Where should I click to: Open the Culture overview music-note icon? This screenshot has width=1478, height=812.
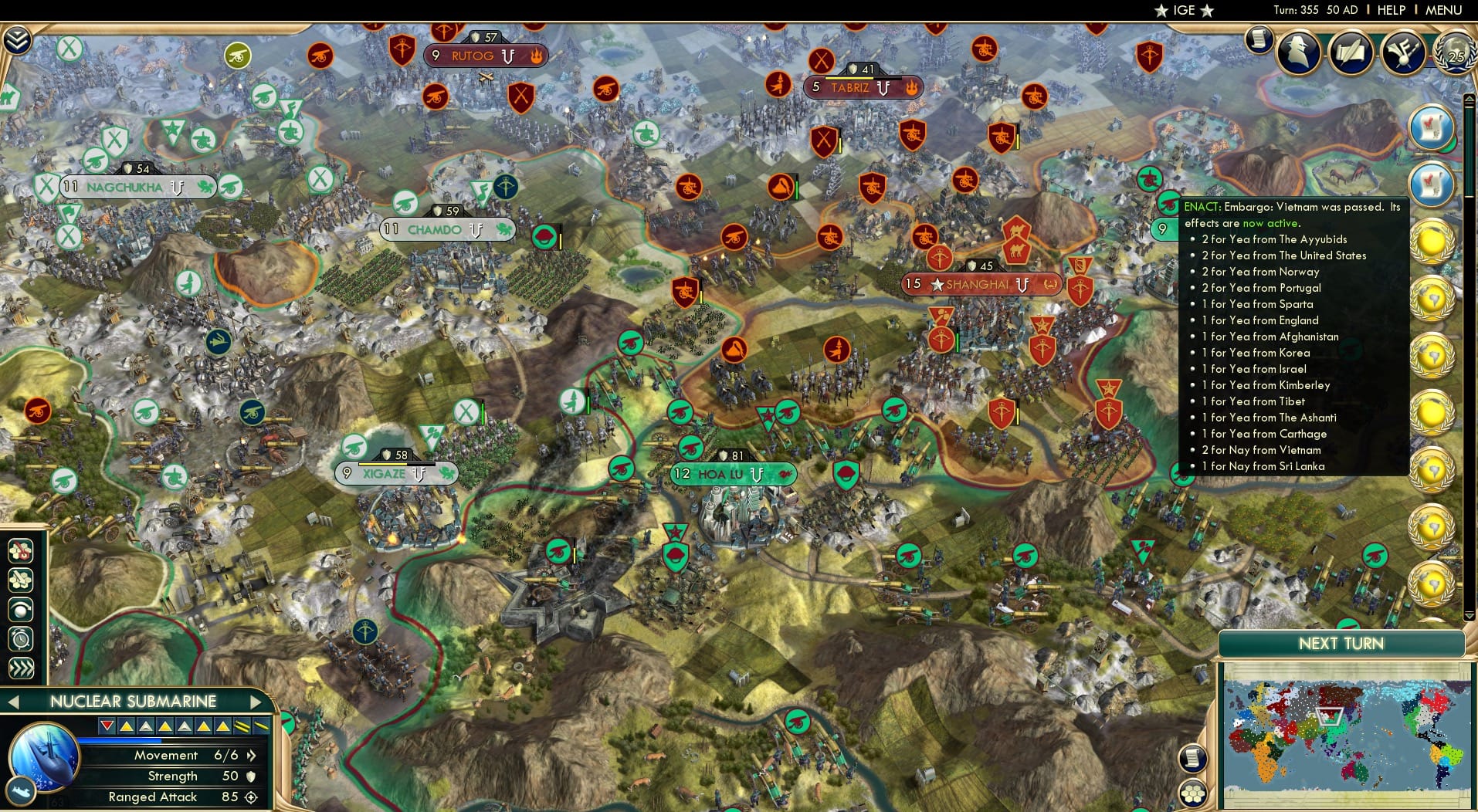coord(1403,52)
